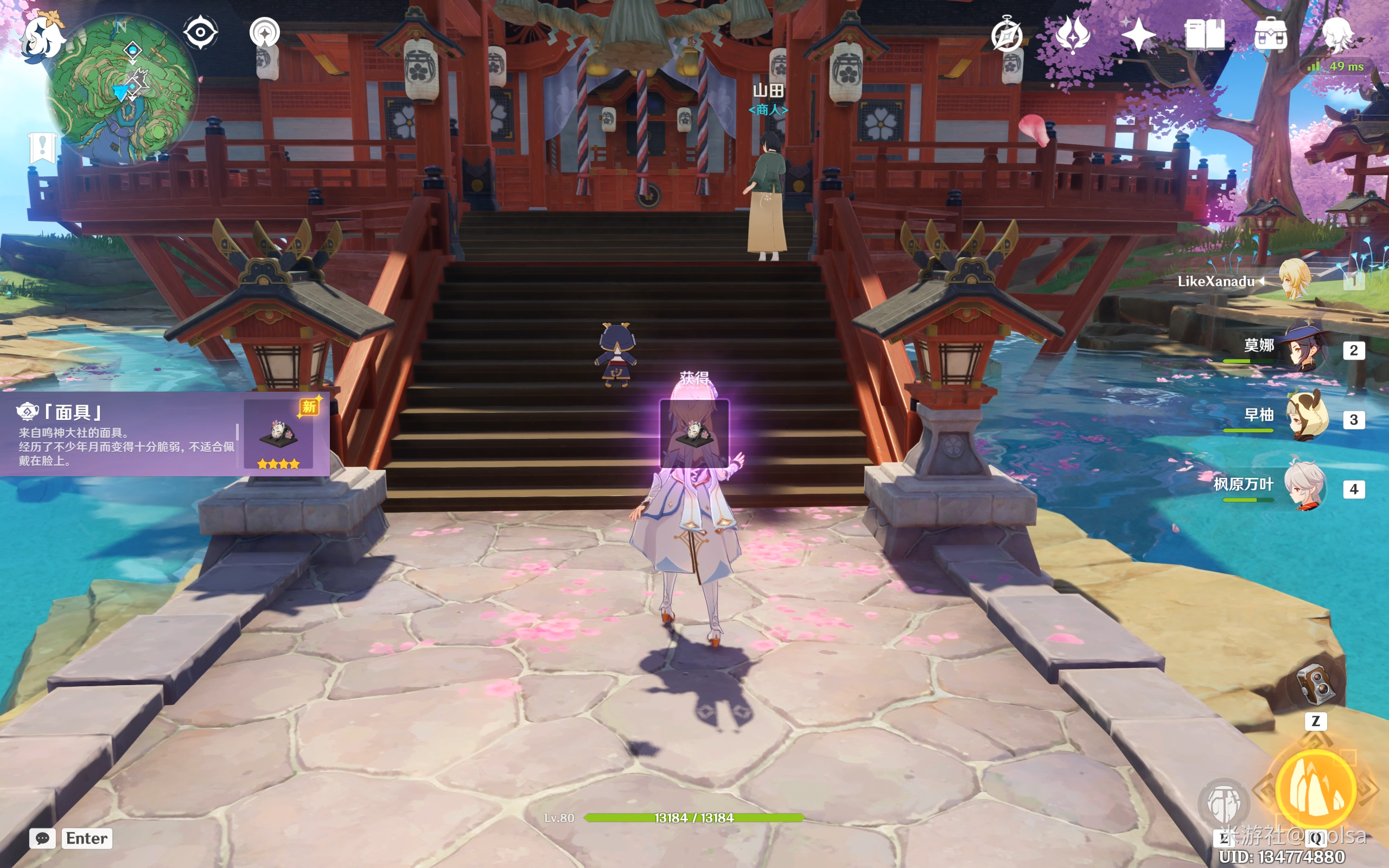Use the camera gadget icon
Screen dimensions: 1389x868
(1316, 684)
